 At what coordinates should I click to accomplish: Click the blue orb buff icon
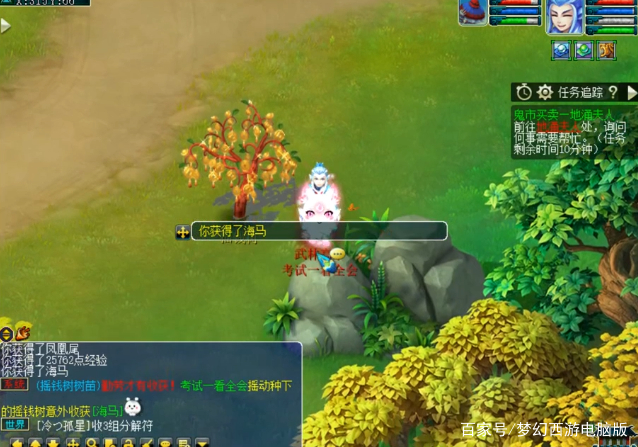point(561,50)
